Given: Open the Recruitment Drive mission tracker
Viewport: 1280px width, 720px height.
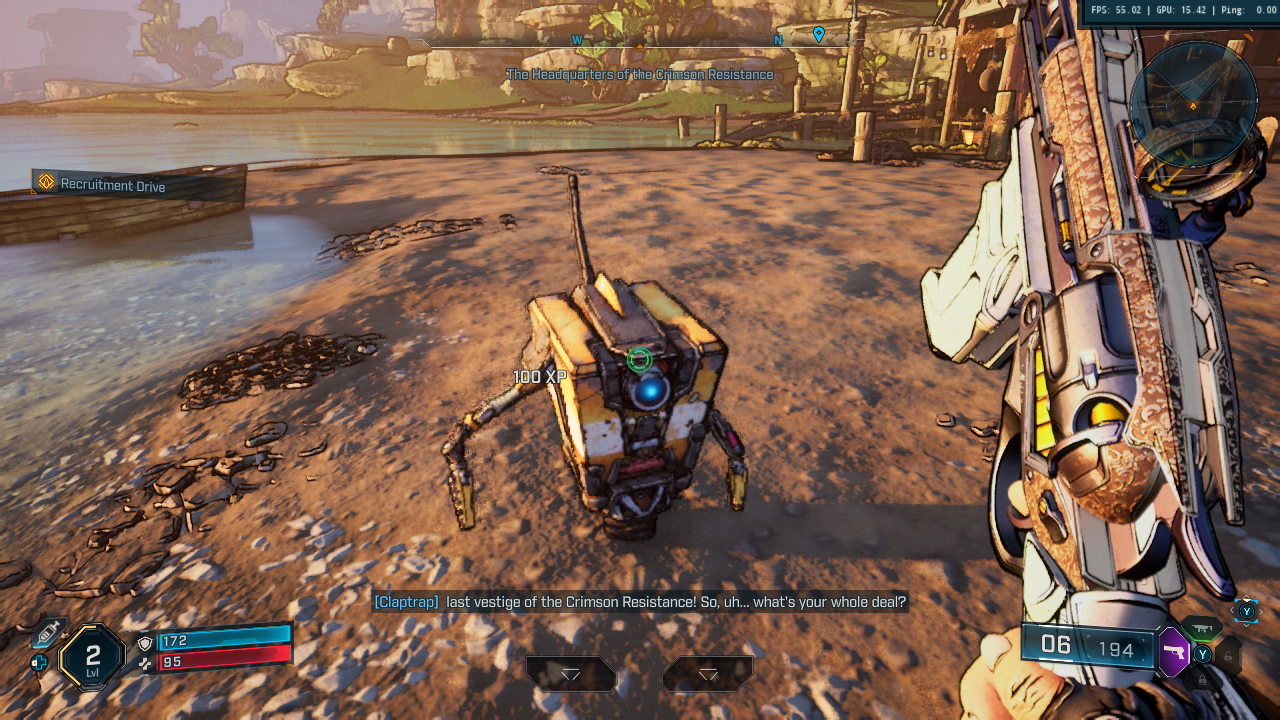Looking at the screenshot, I should [100, 185].
